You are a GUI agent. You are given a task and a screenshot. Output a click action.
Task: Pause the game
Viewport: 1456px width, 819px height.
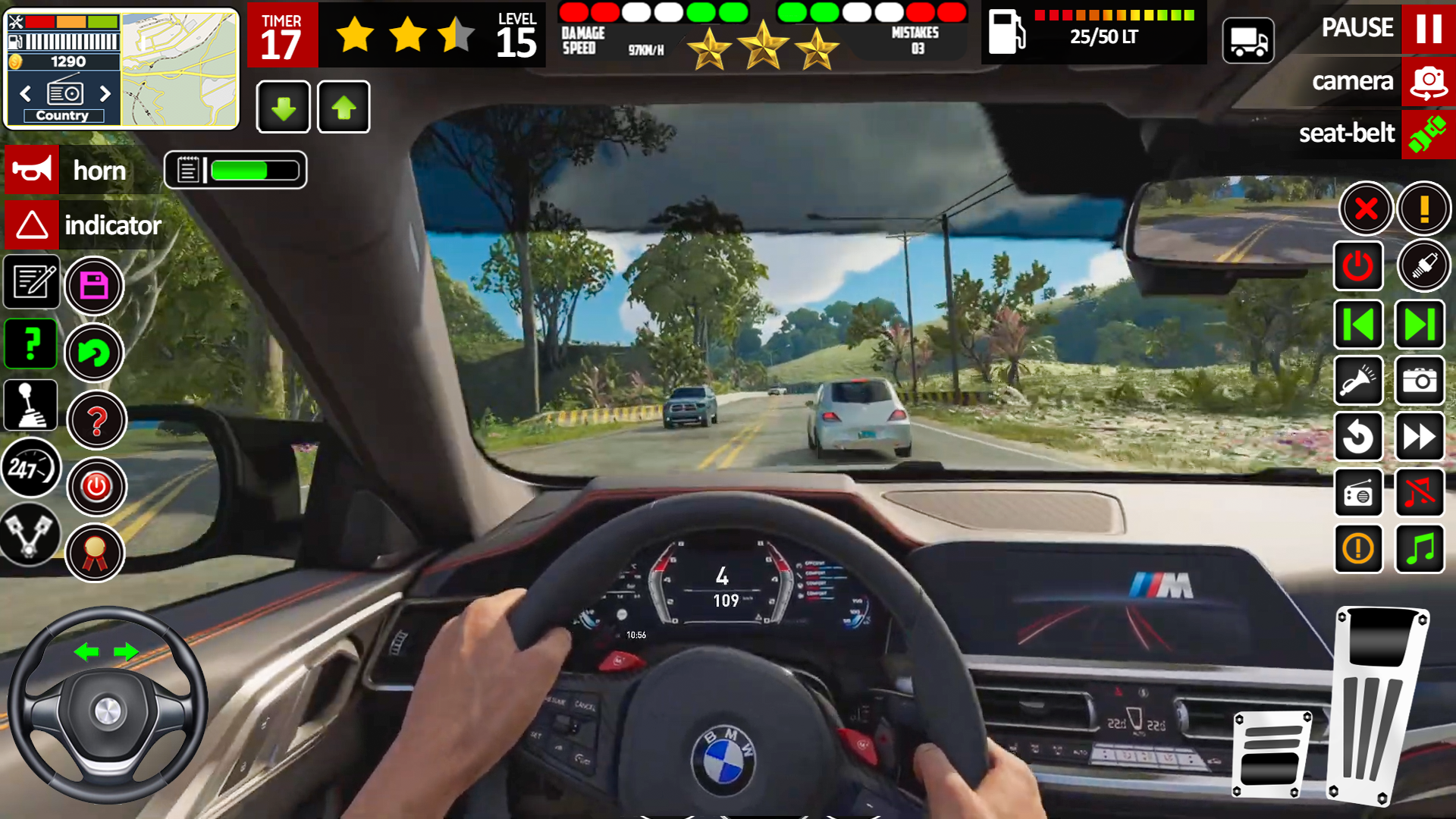click(1428, 28)
